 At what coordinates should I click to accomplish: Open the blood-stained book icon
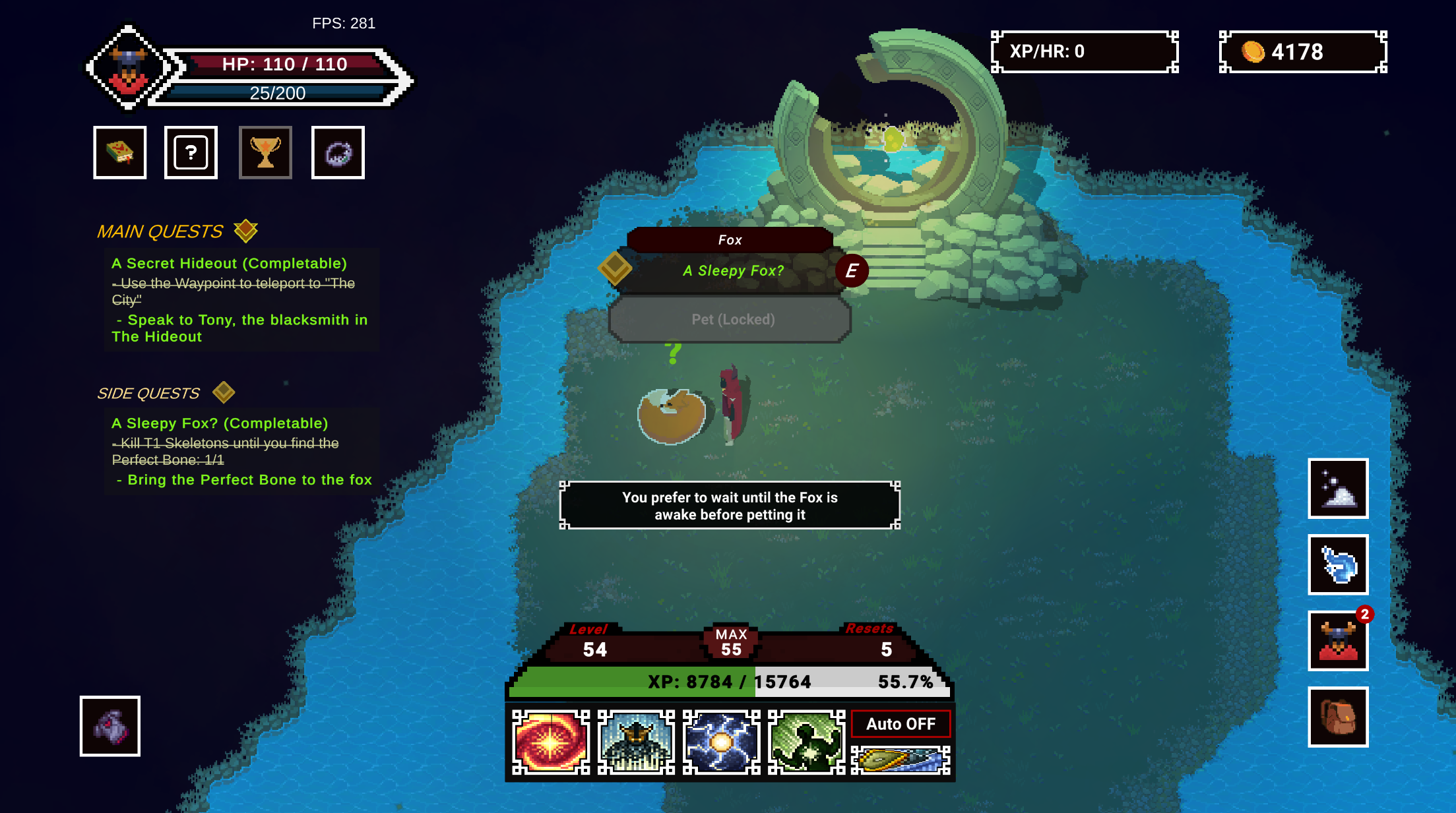pos(119,152)
